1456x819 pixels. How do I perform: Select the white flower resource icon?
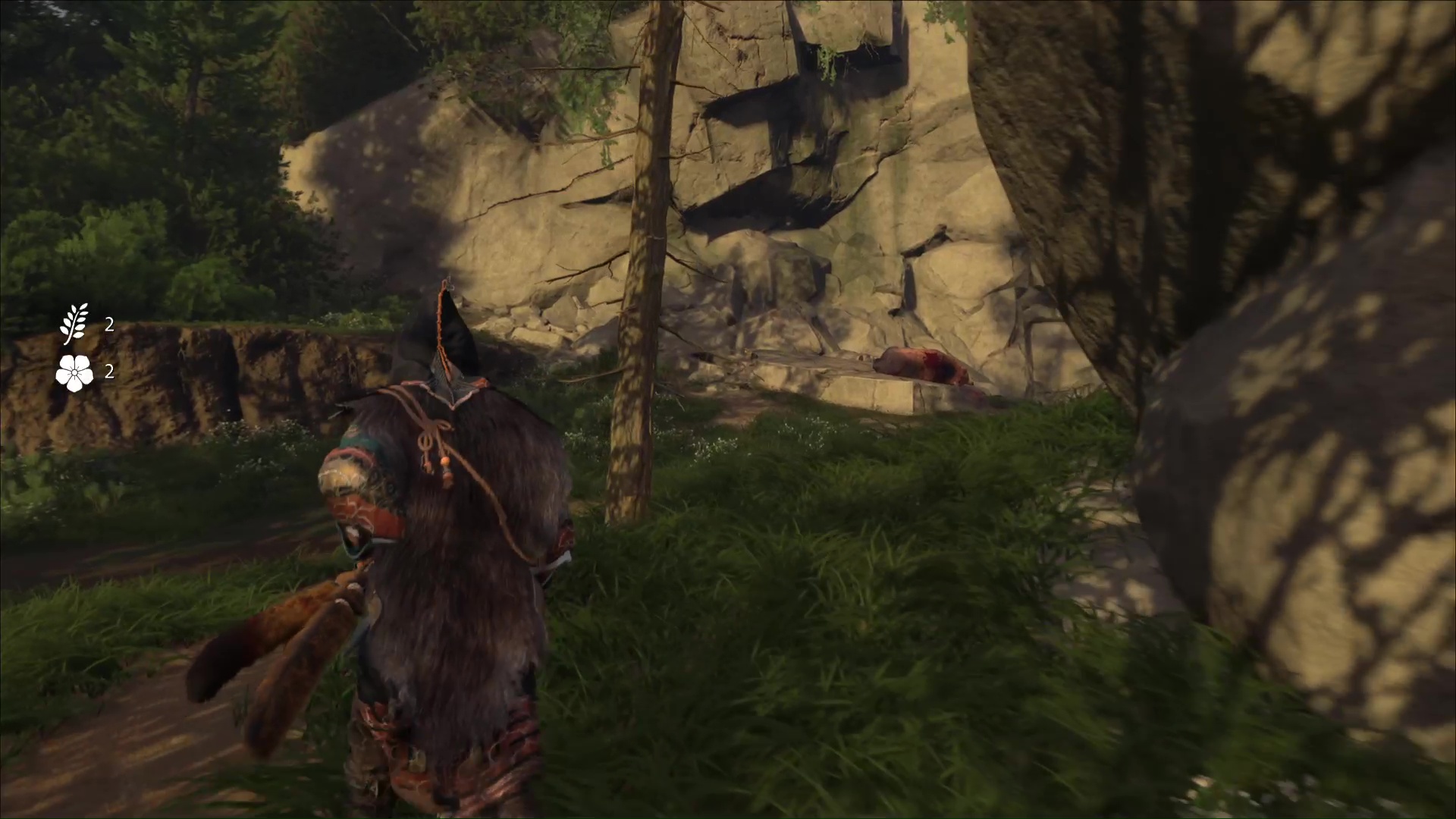74,372
